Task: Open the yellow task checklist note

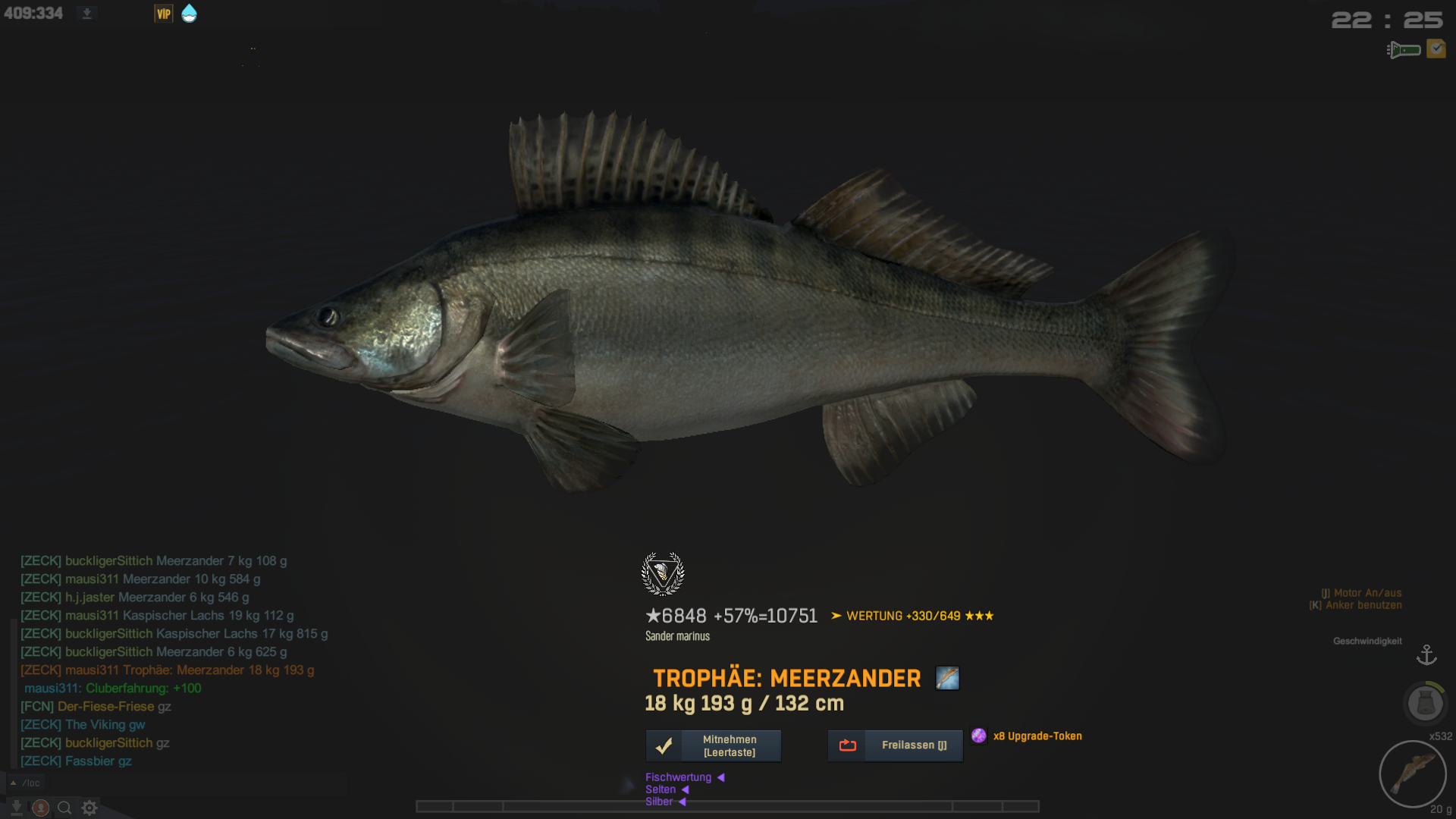Action: pos(1436,49)
